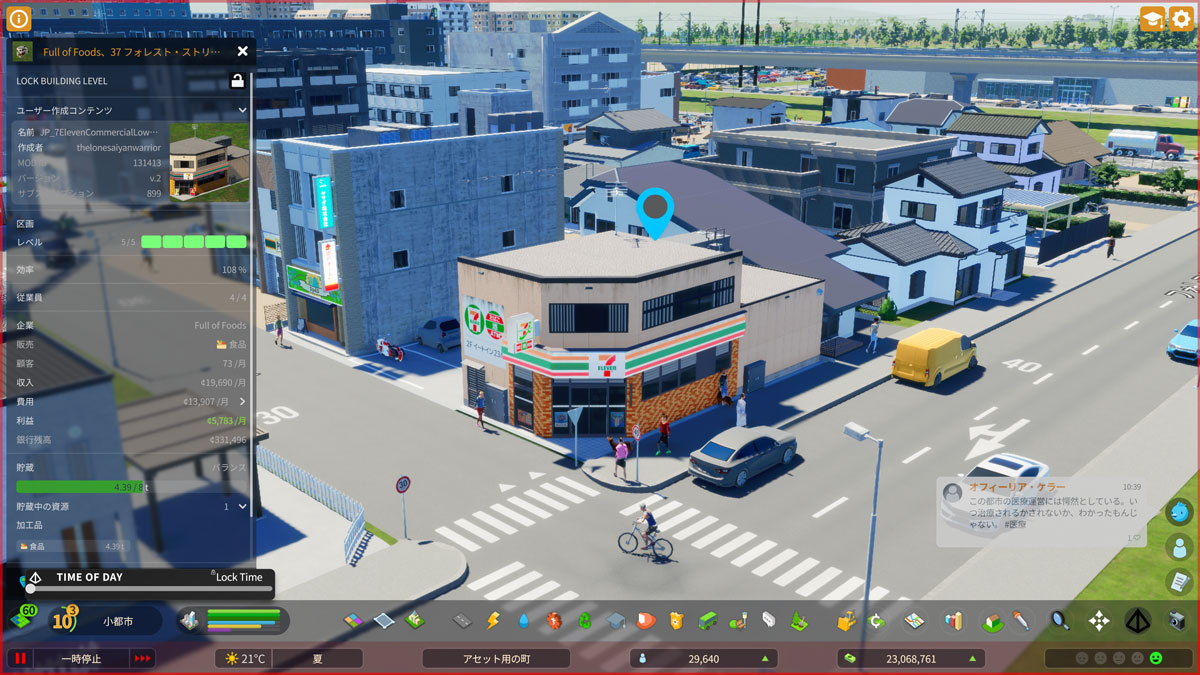1200x675 pixels.
Task: Adjust the Time of Day slider
Action: pos(30,589)
